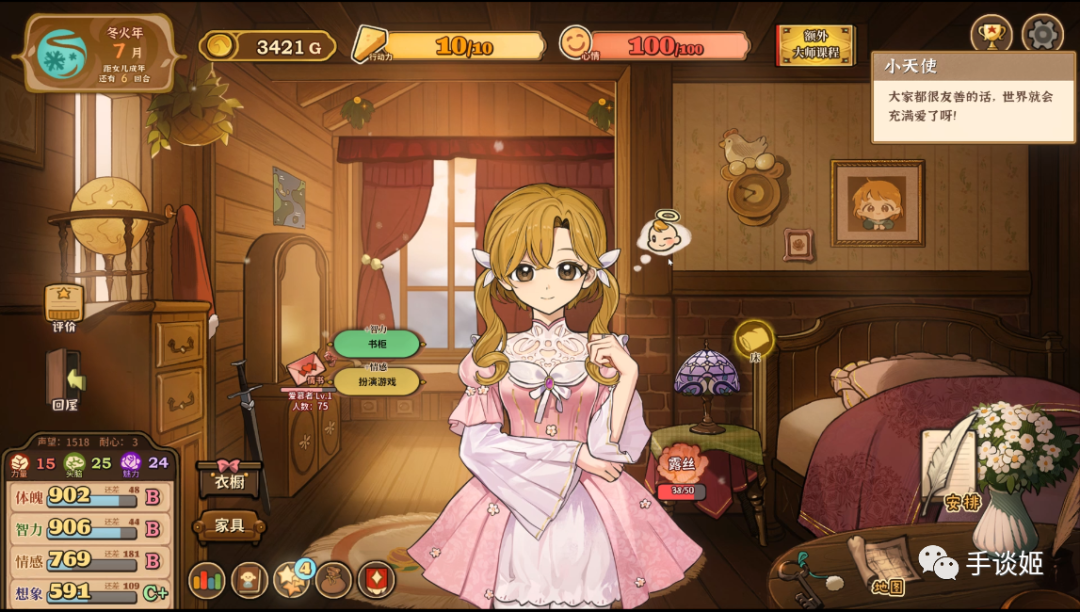Open the brown sack inventory icon
The height and width of the screenshot is (612, 1080).
click(x=334, y=579)
